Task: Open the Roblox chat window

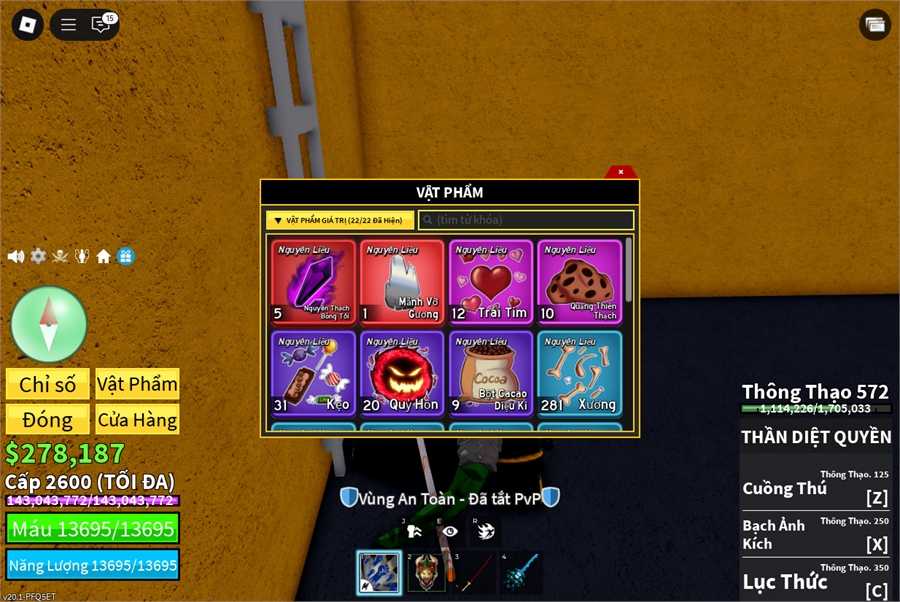Action: 101,25
